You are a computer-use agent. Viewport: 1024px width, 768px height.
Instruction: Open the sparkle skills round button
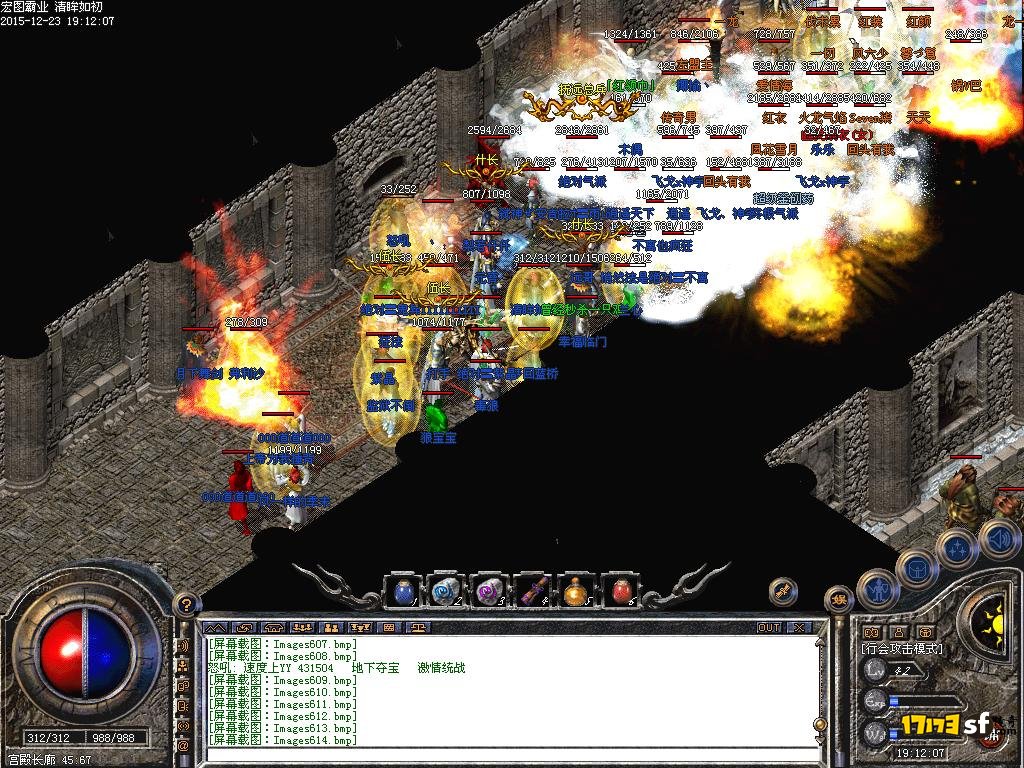[x=957, y=548]
